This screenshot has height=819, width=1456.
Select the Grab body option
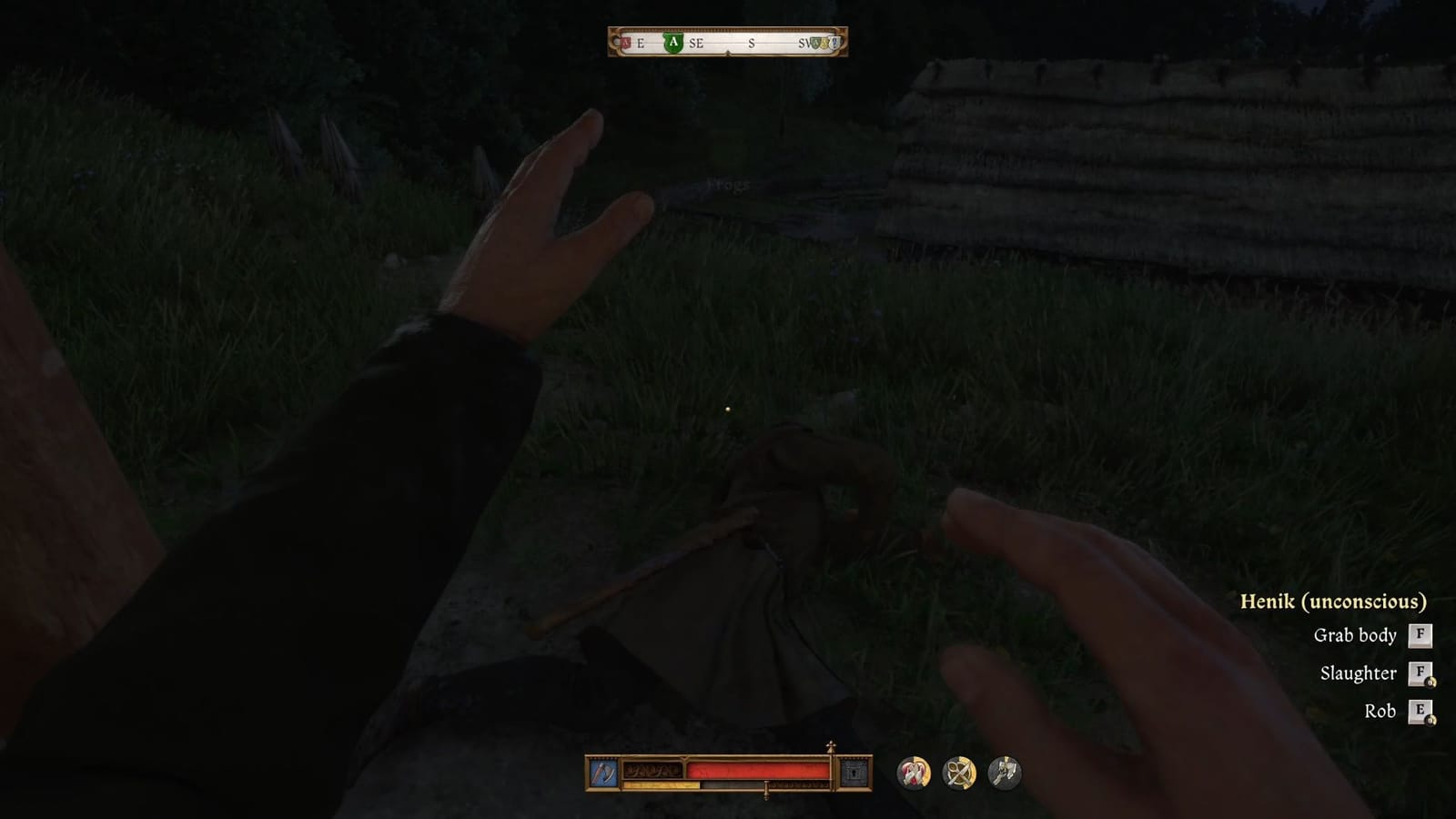point(1354,635)
